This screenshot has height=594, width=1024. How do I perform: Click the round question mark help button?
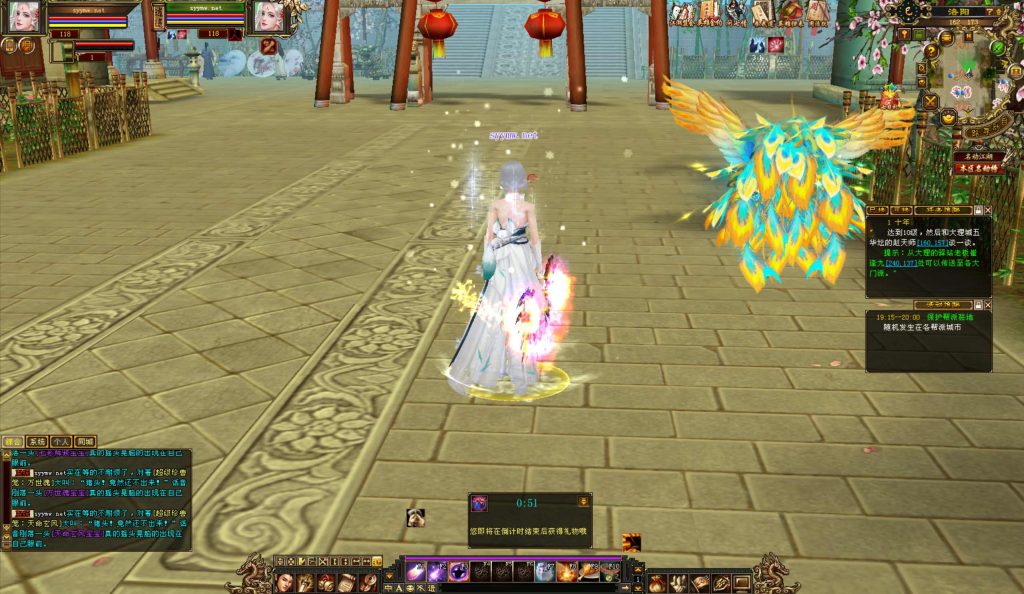pyautogui.click(x=931, y=52)
